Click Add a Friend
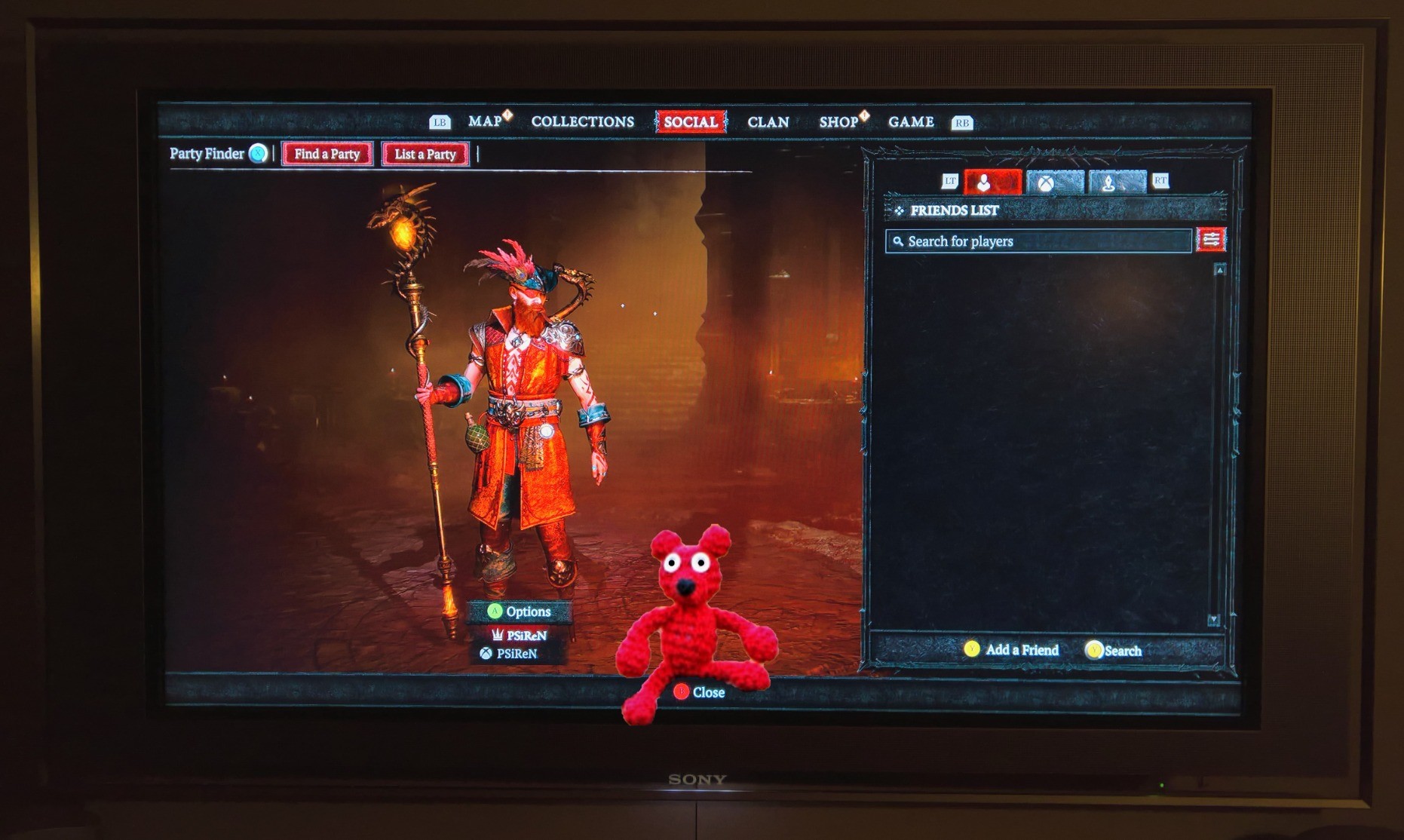Screen dimensions: 1404x840 click(x=1012, y=650)
